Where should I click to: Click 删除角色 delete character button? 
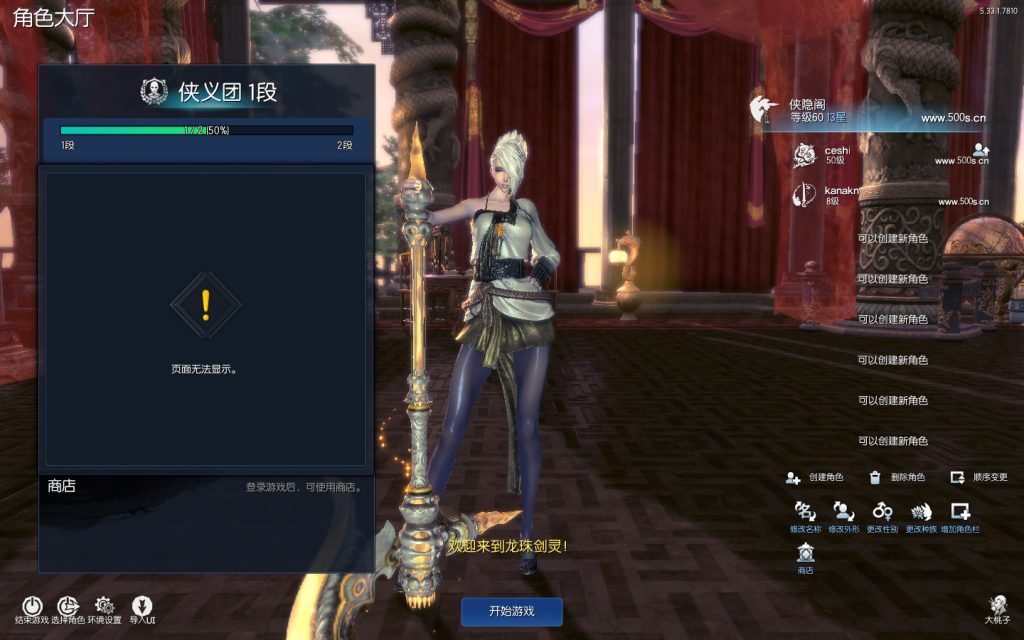coord(897,478)
